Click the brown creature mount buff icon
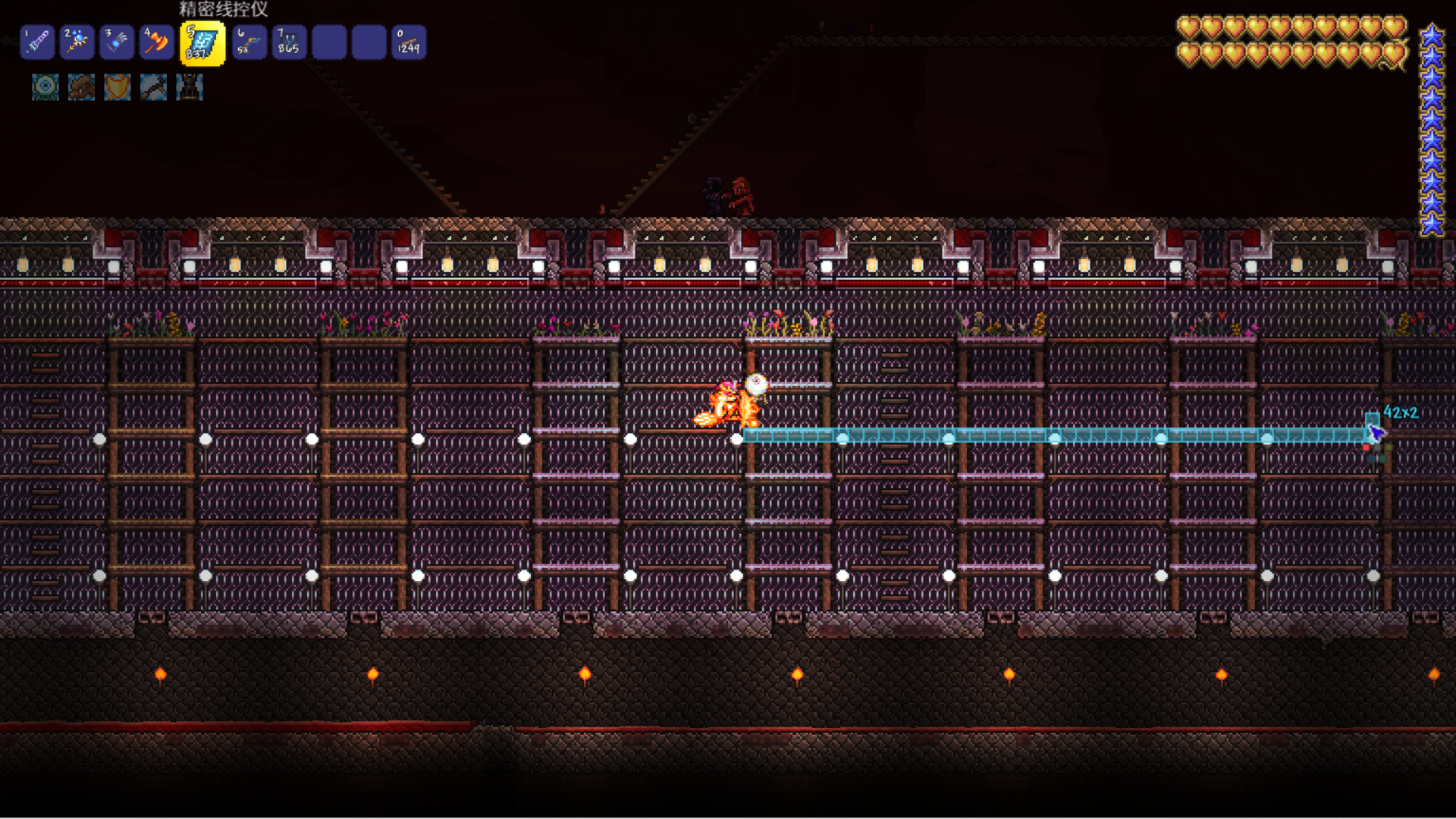This screenshot has width=1456, height=819. point(81,87)
